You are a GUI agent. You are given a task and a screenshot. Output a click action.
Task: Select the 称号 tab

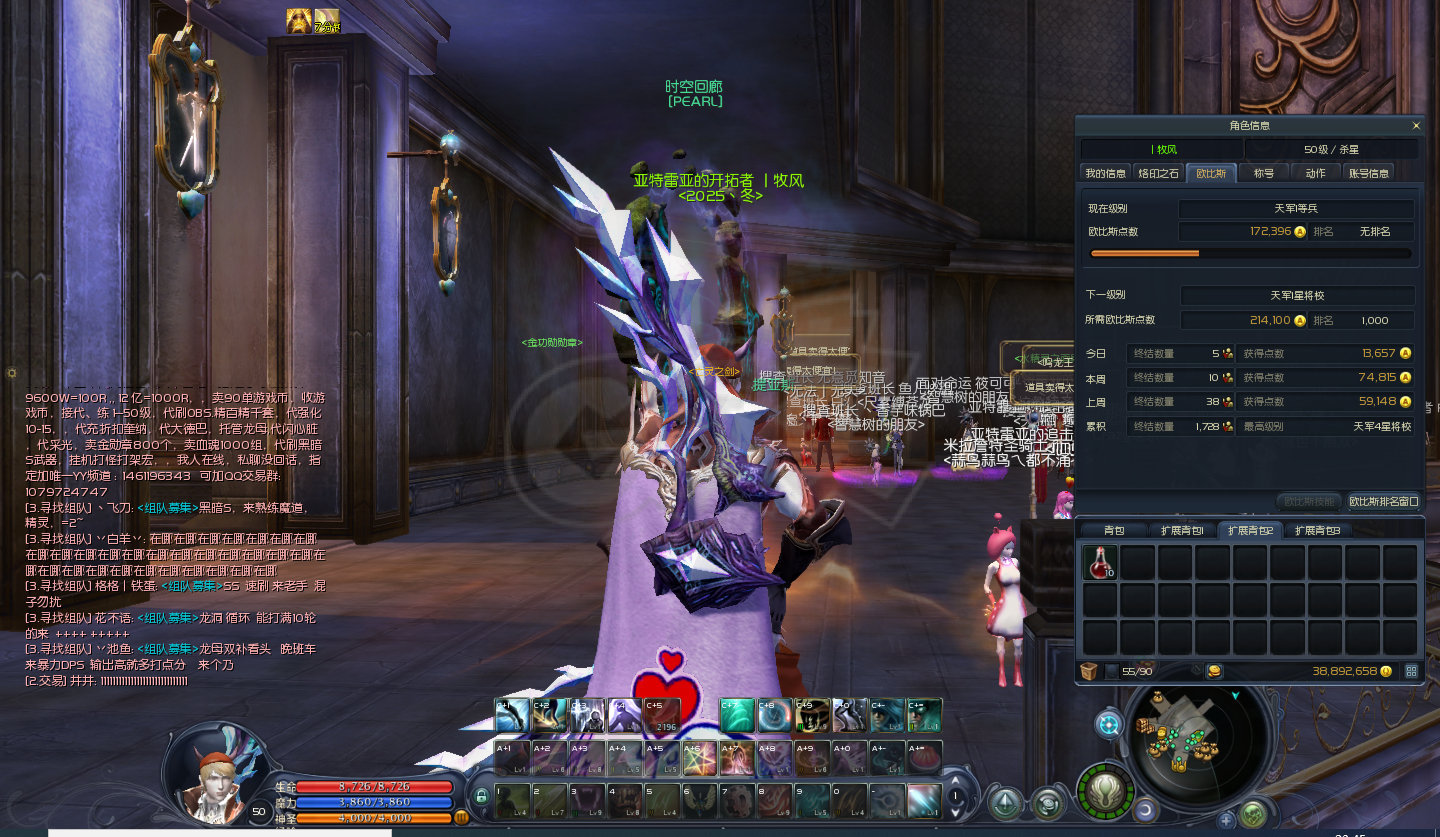coord(1264,173)
